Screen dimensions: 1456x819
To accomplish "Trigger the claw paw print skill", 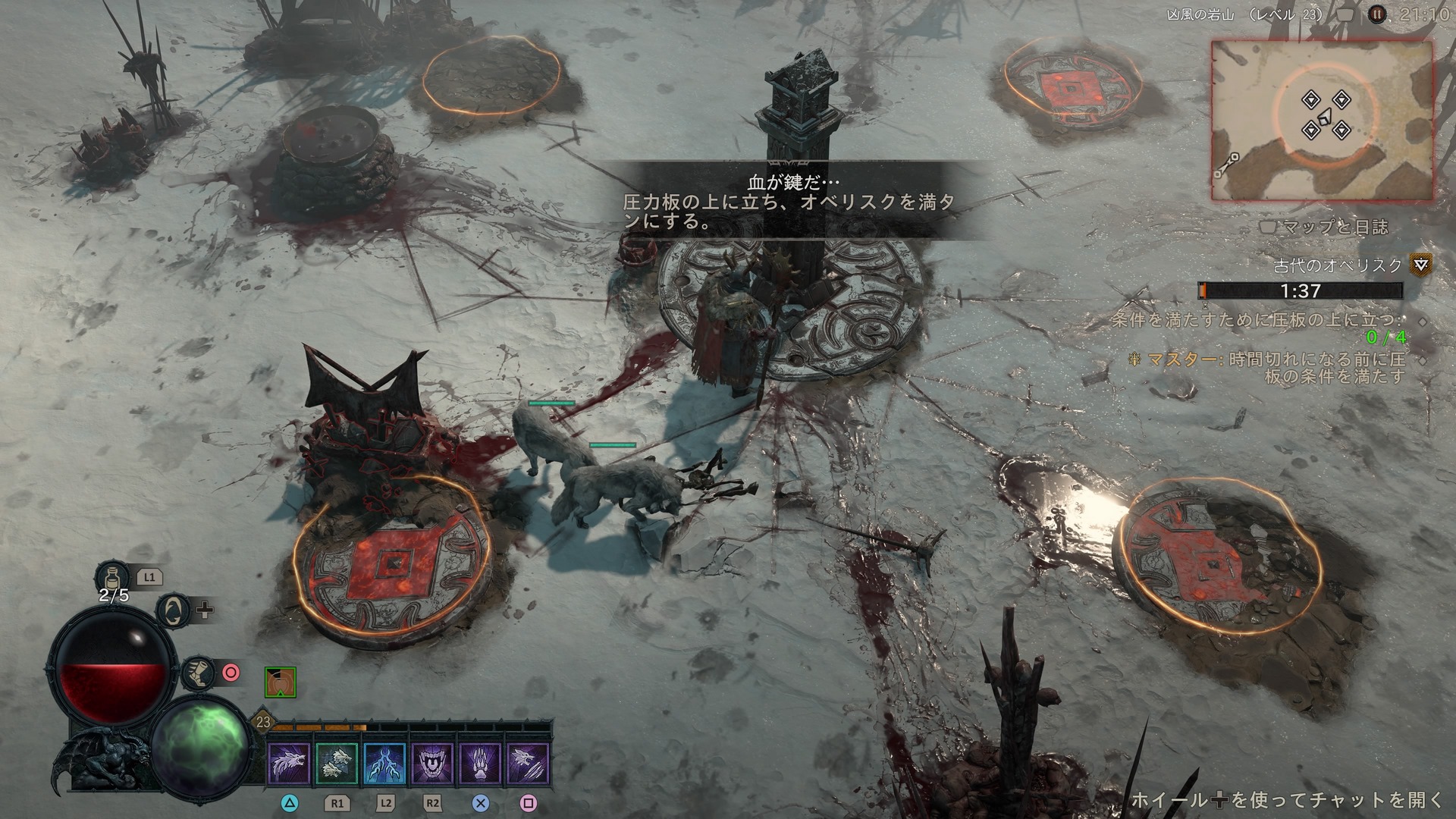I will 481,763.
